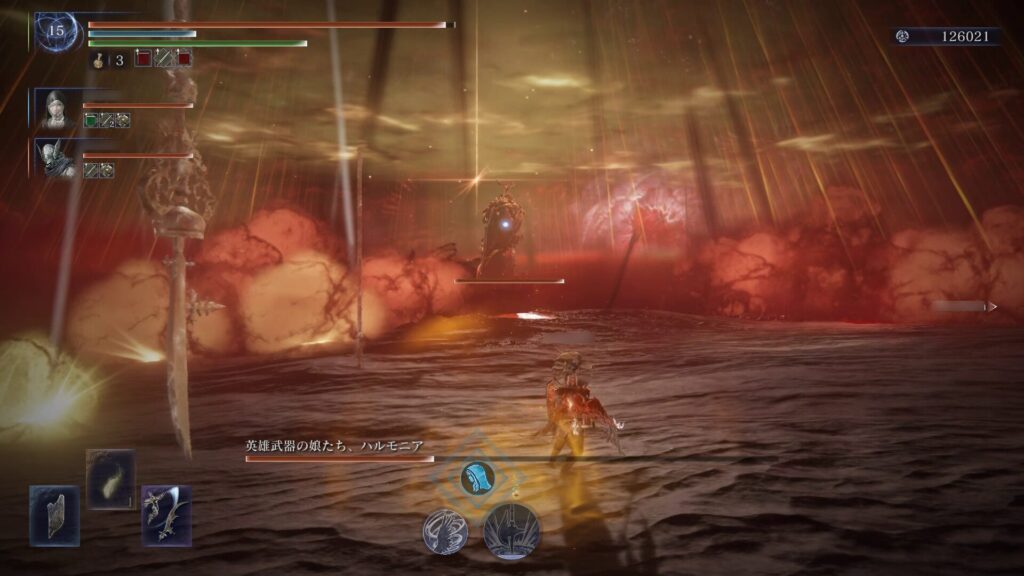Use the healing flask icon
This screenshot has width=1024, height=576.
(x=101, y=60)
